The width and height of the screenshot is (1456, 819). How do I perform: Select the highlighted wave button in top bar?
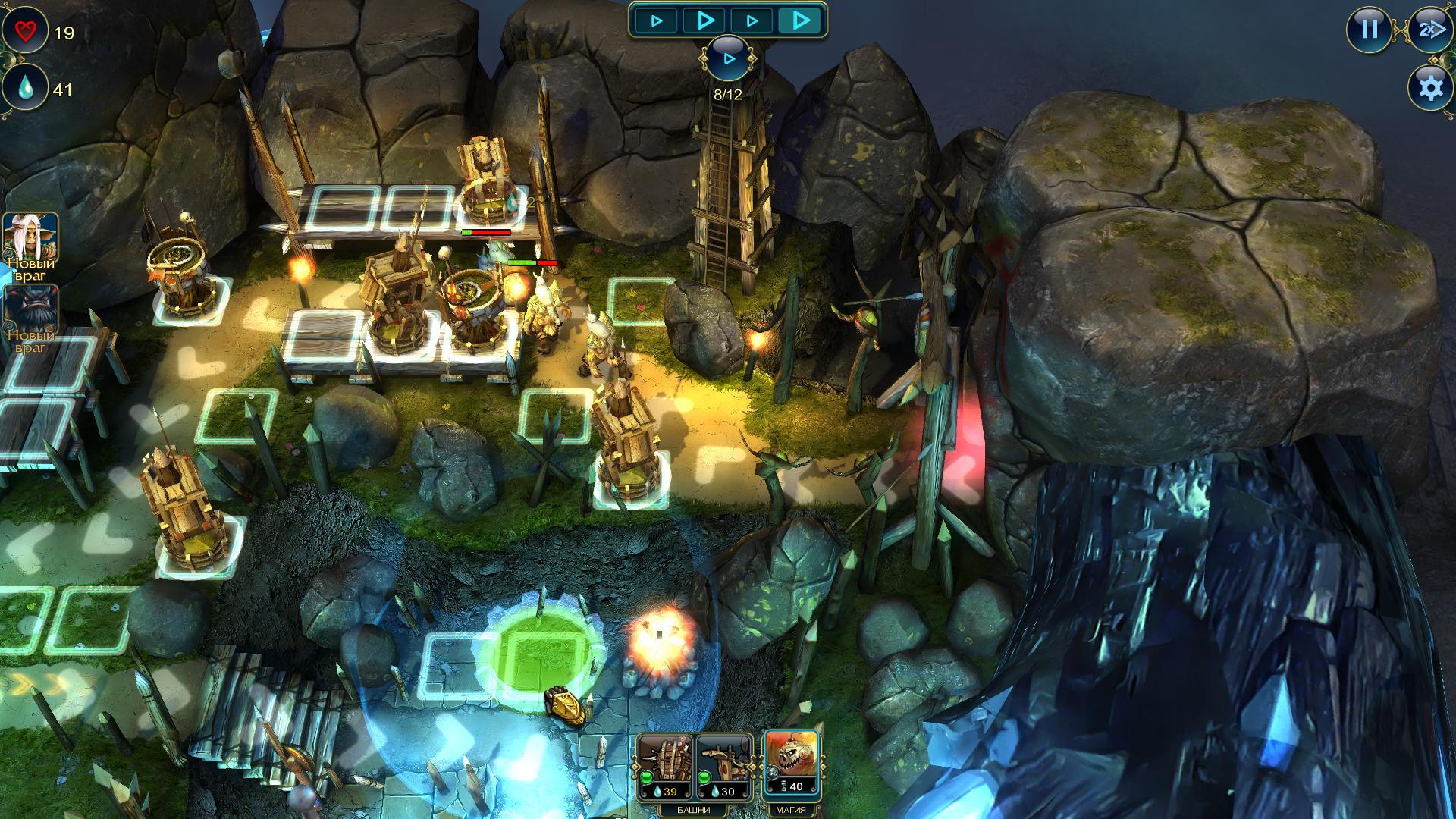(800, 20)
